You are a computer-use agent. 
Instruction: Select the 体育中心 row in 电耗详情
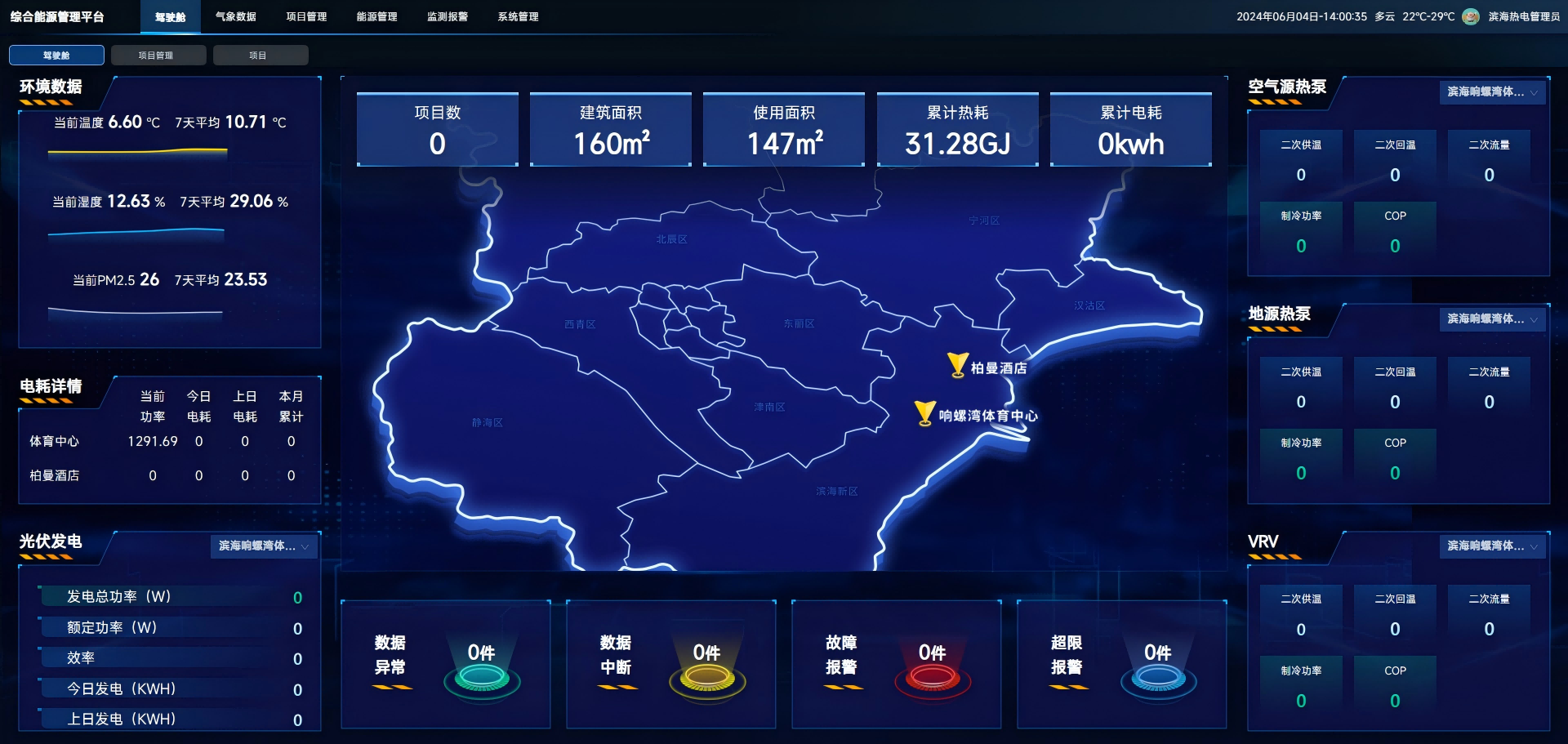point(55,442)
